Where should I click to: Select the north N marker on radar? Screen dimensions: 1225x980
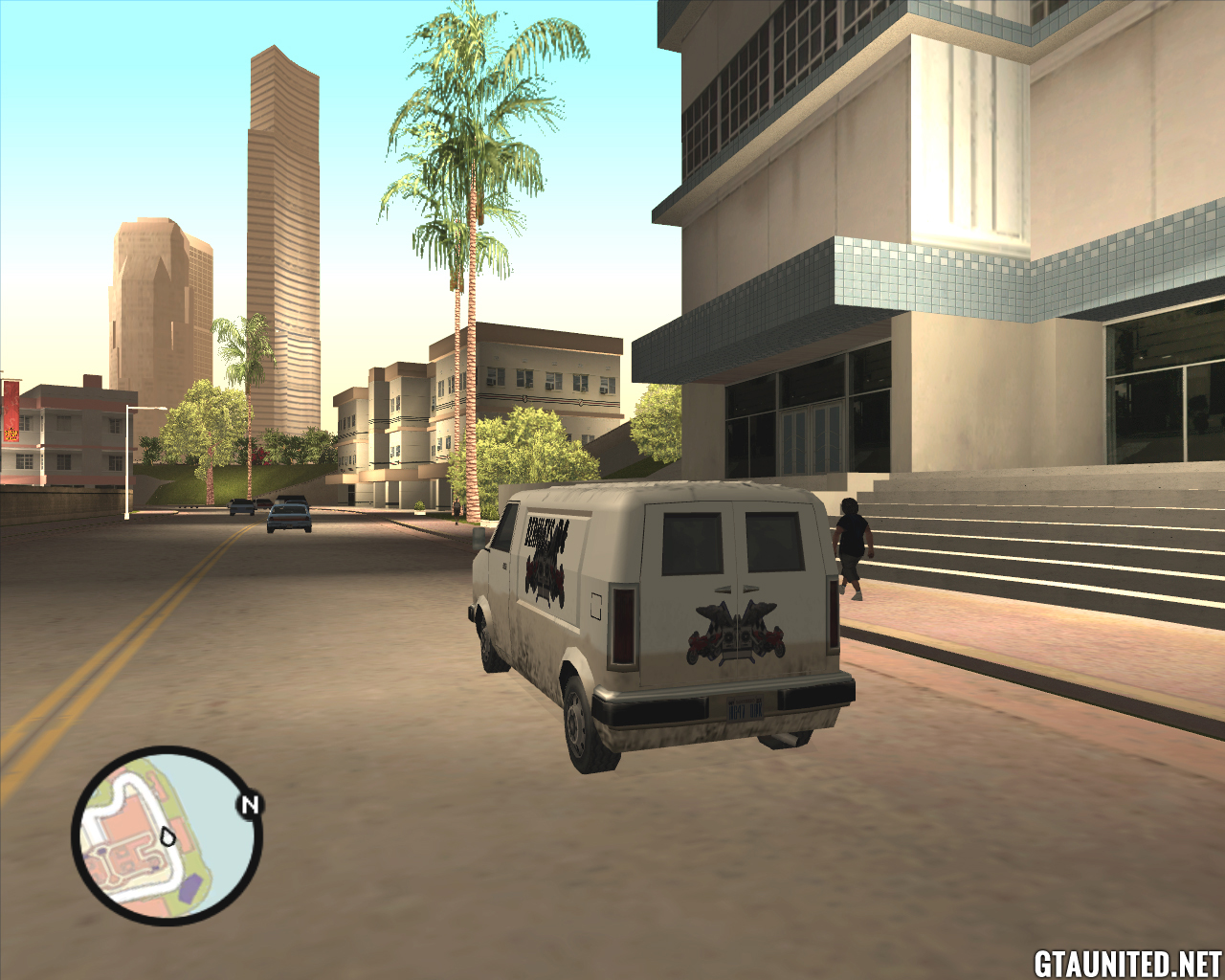[250, 805]
